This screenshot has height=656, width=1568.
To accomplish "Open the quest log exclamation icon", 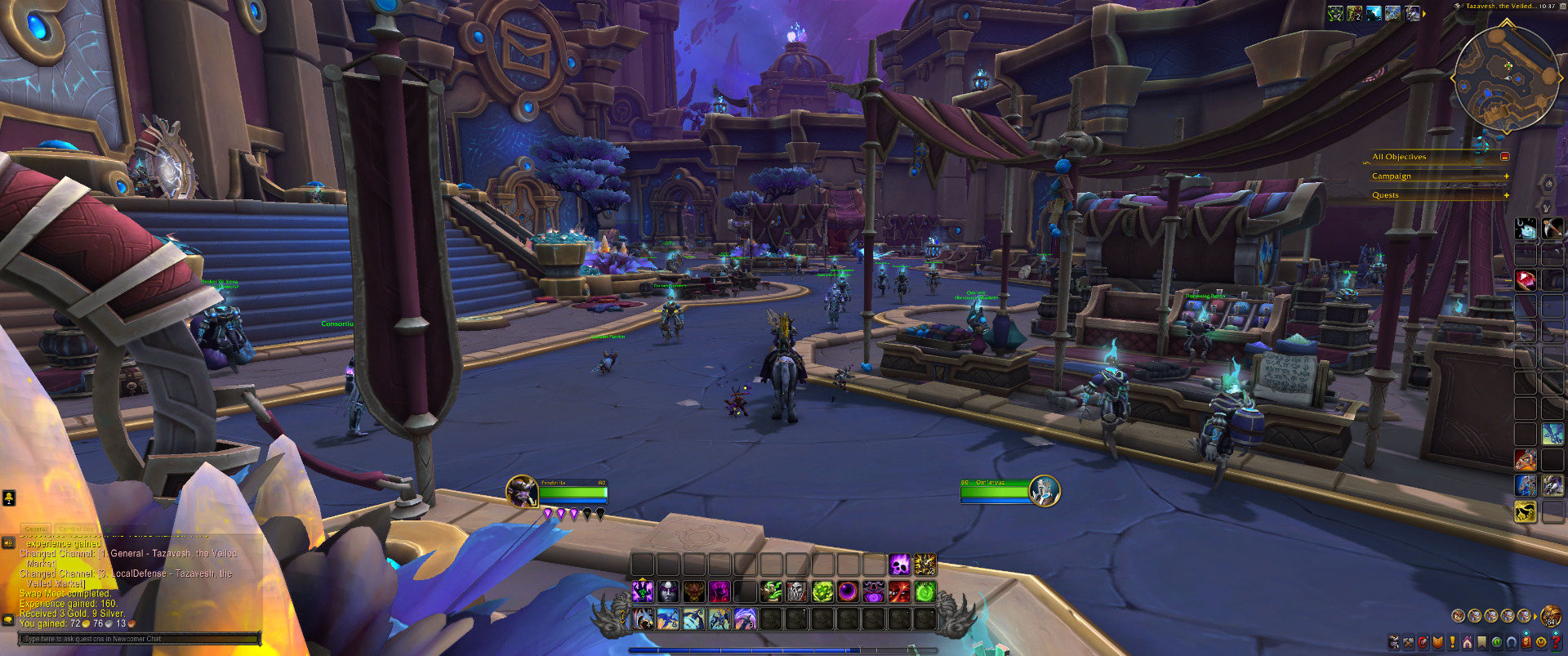I will coord(1453,642).
